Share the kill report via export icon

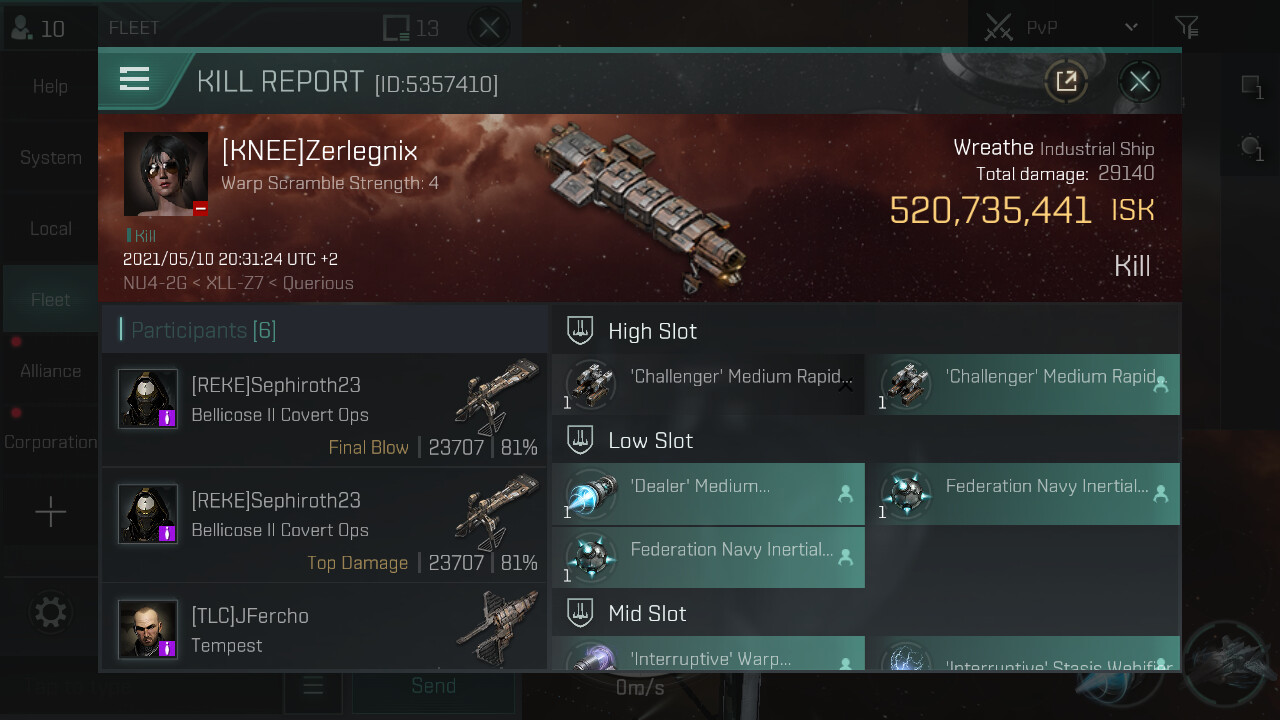coord(1066,81)
